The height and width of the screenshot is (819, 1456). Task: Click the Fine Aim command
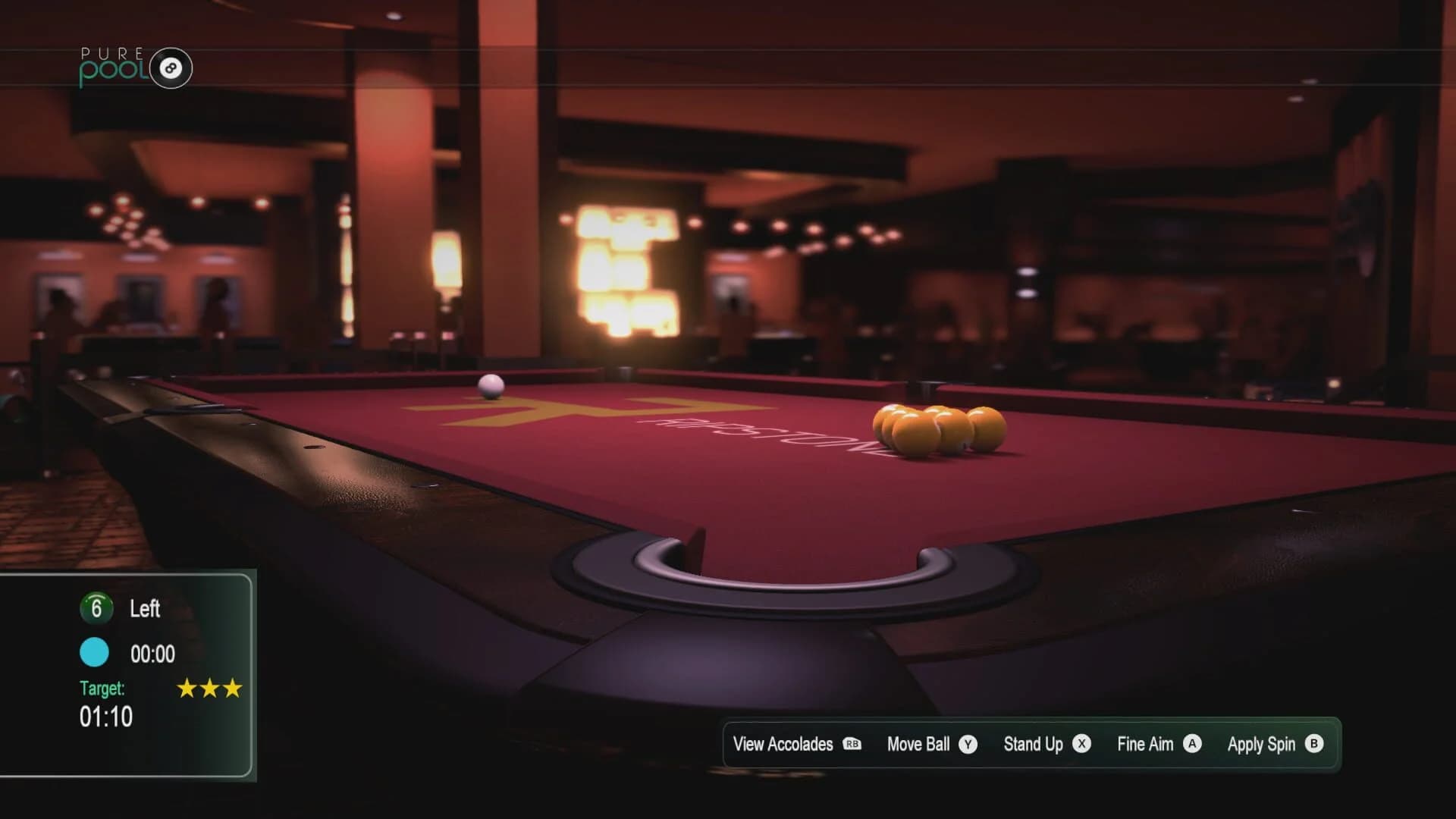[1145, 744]
